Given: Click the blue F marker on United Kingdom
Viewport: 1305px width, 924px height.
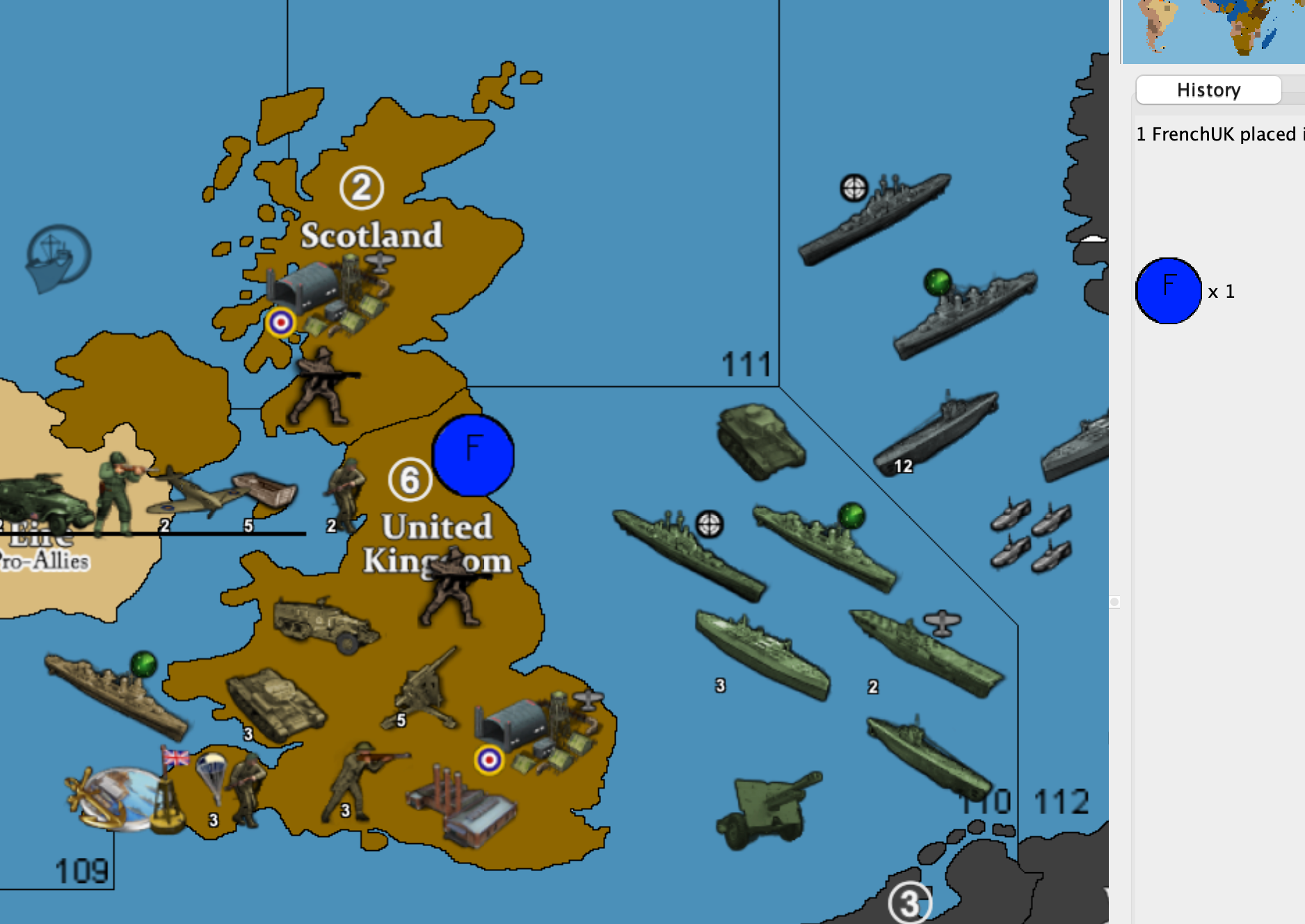Looking at the screenshot, I should point(473,456).
